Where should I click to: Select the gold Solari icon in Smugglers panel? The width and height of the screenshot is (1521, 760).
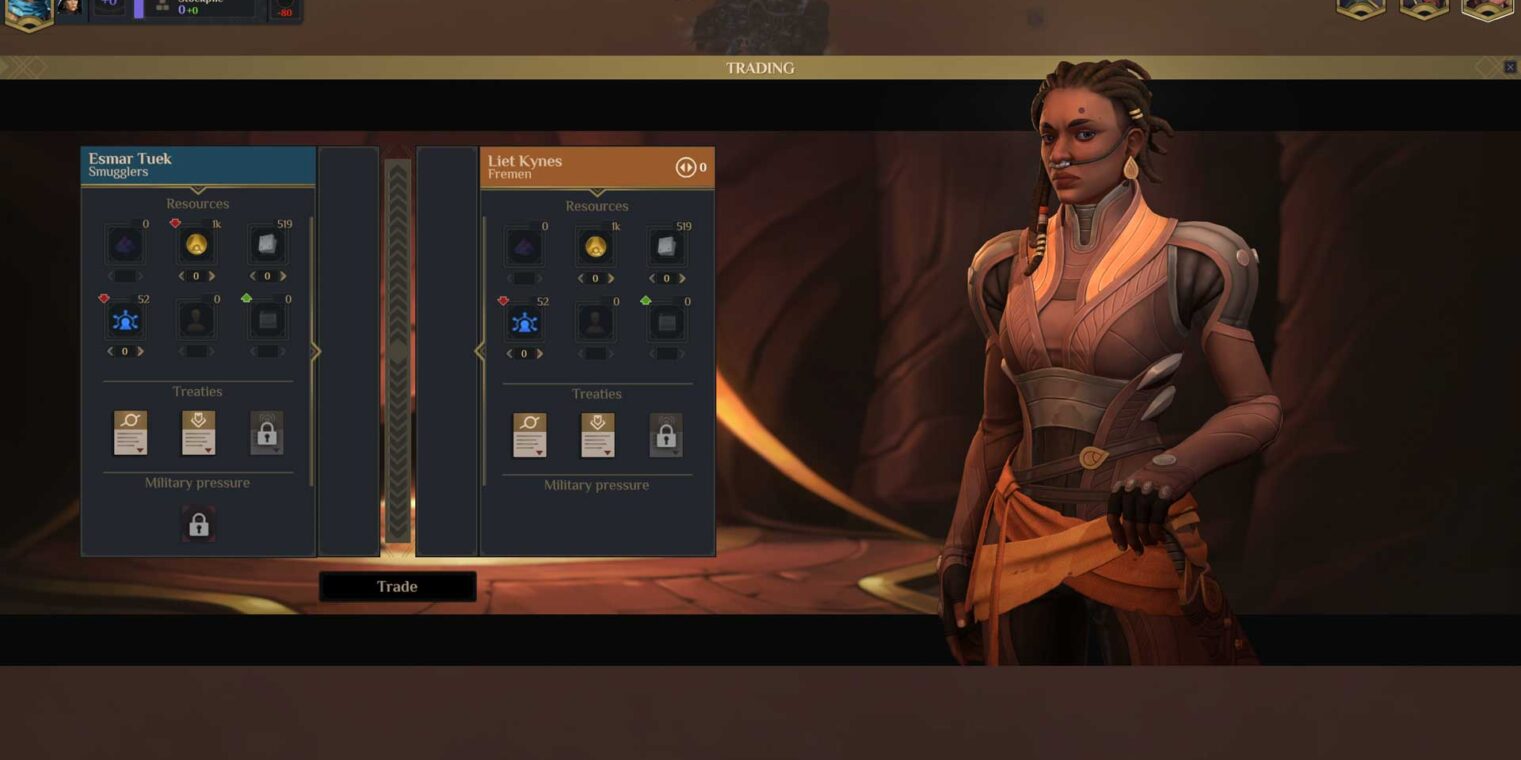(196, 245)
